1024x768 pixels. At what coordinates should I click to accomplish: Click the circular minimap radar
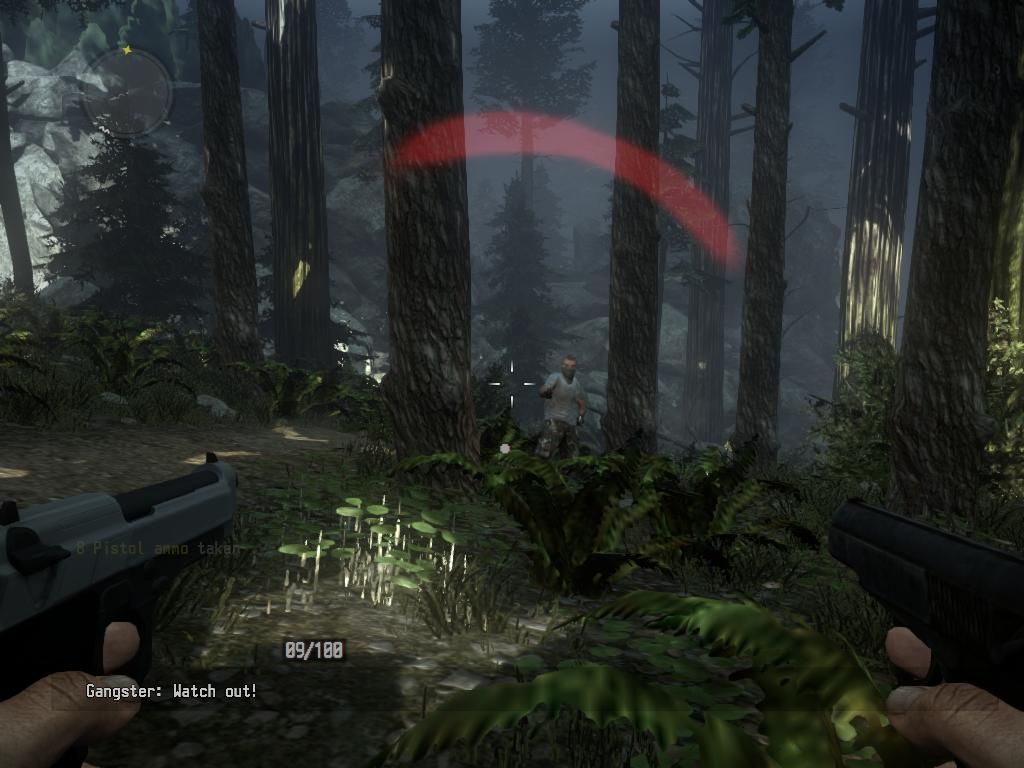pos(126,92)
